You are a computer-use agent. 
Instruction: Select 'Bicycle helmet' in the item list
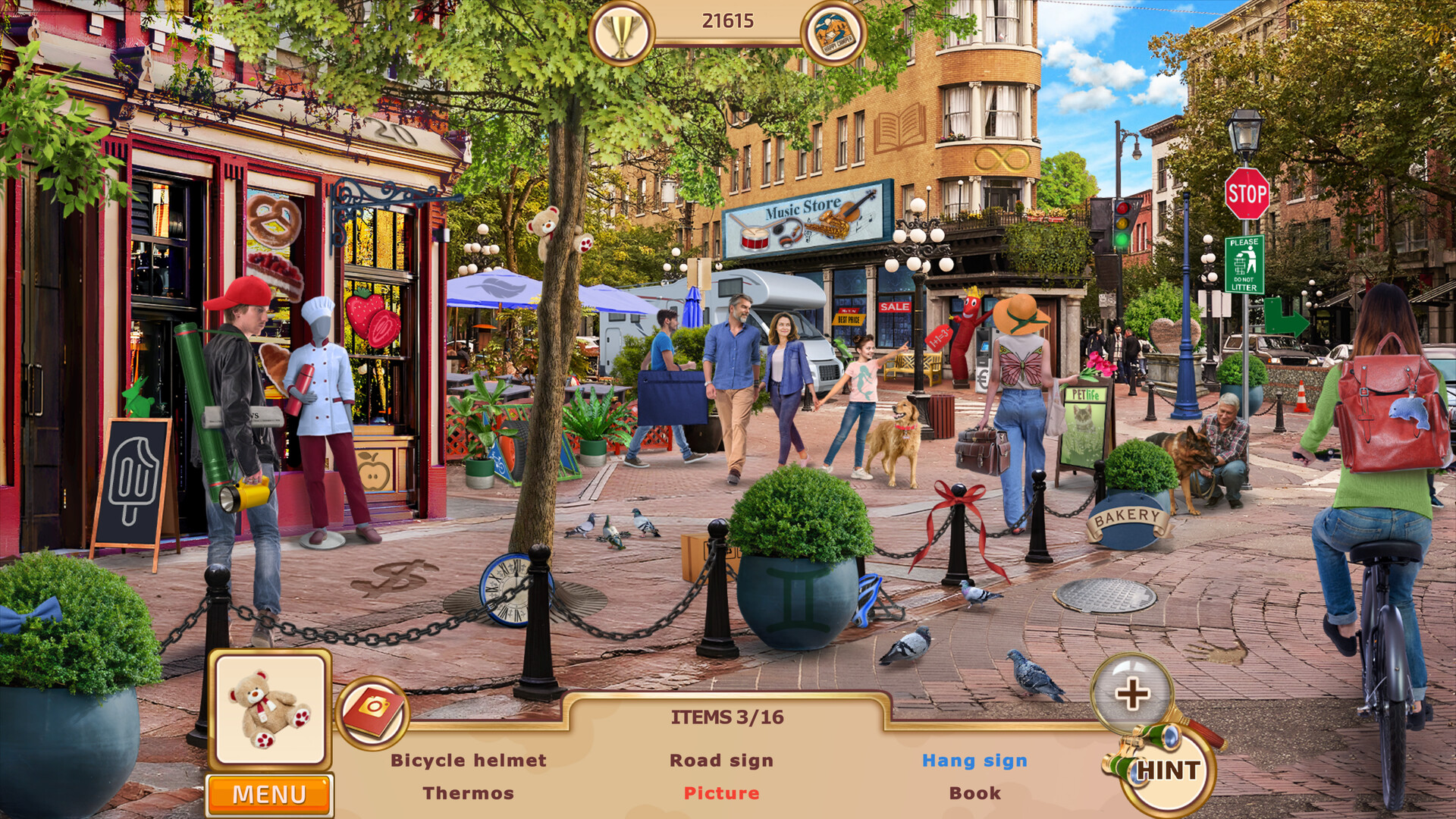point(468,760)
